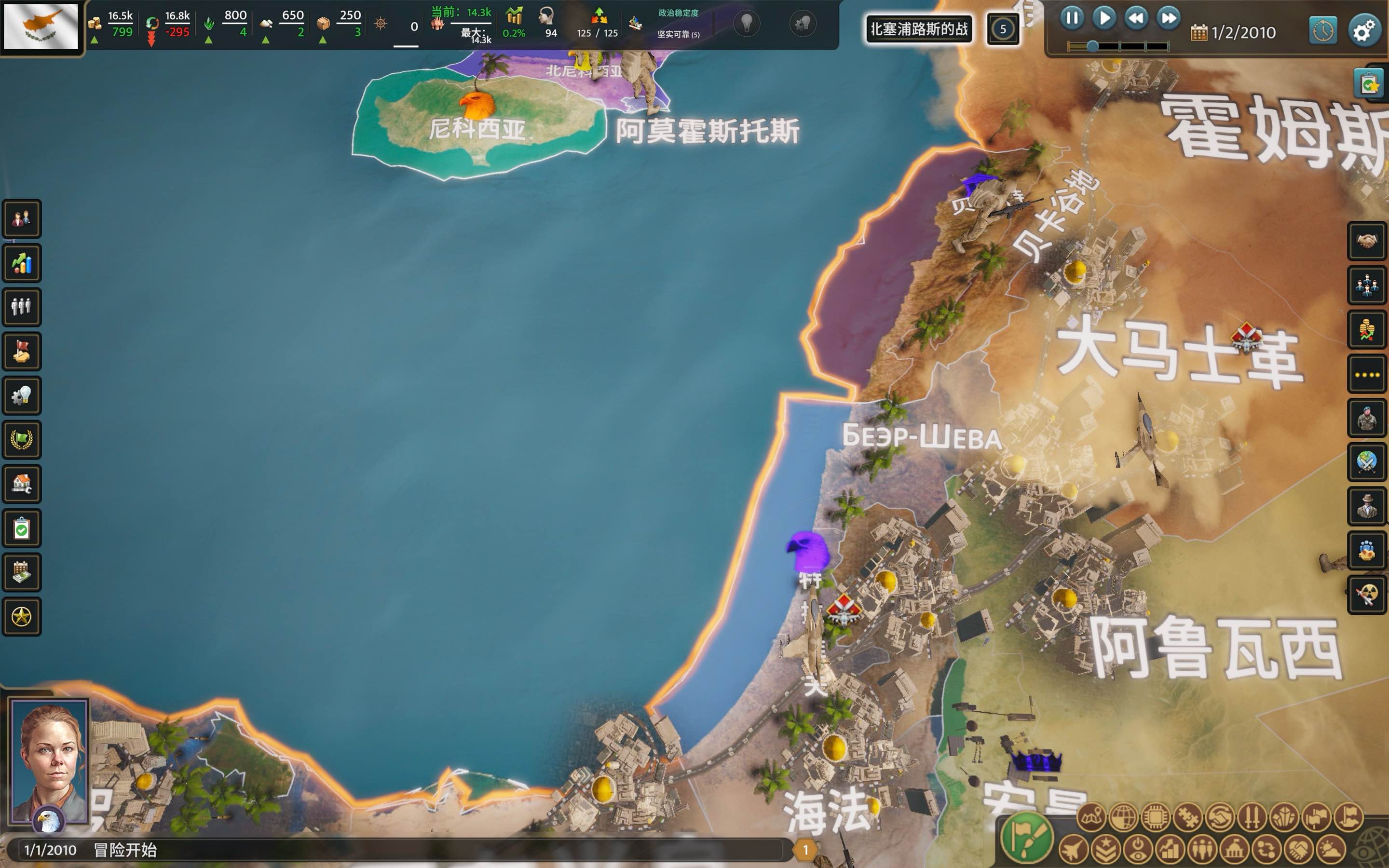Screen dimensions: 1389x868
Task: Open the diplomacy handshake panel on the right
Action: click(1368, 241)
